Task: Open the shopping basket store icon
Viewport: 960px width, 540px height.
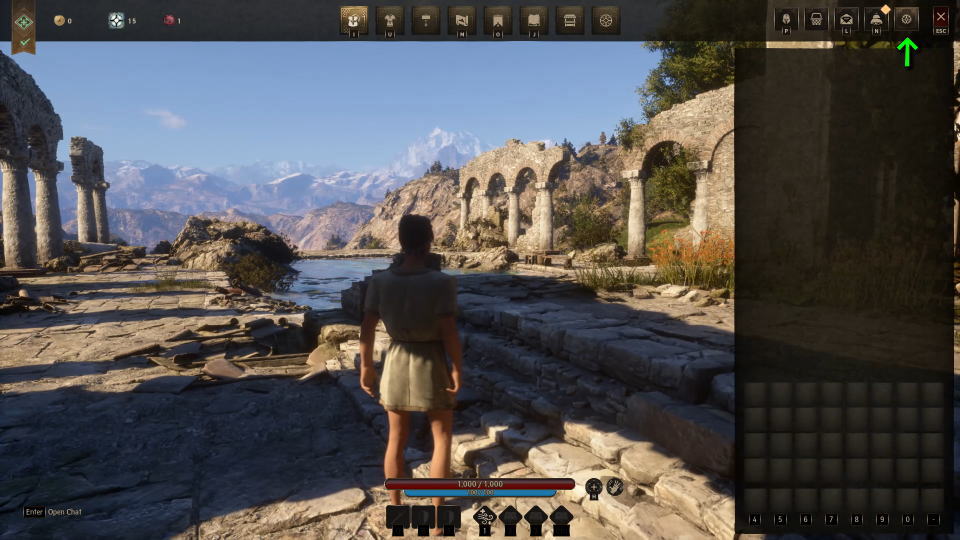Action: point(816,19)
